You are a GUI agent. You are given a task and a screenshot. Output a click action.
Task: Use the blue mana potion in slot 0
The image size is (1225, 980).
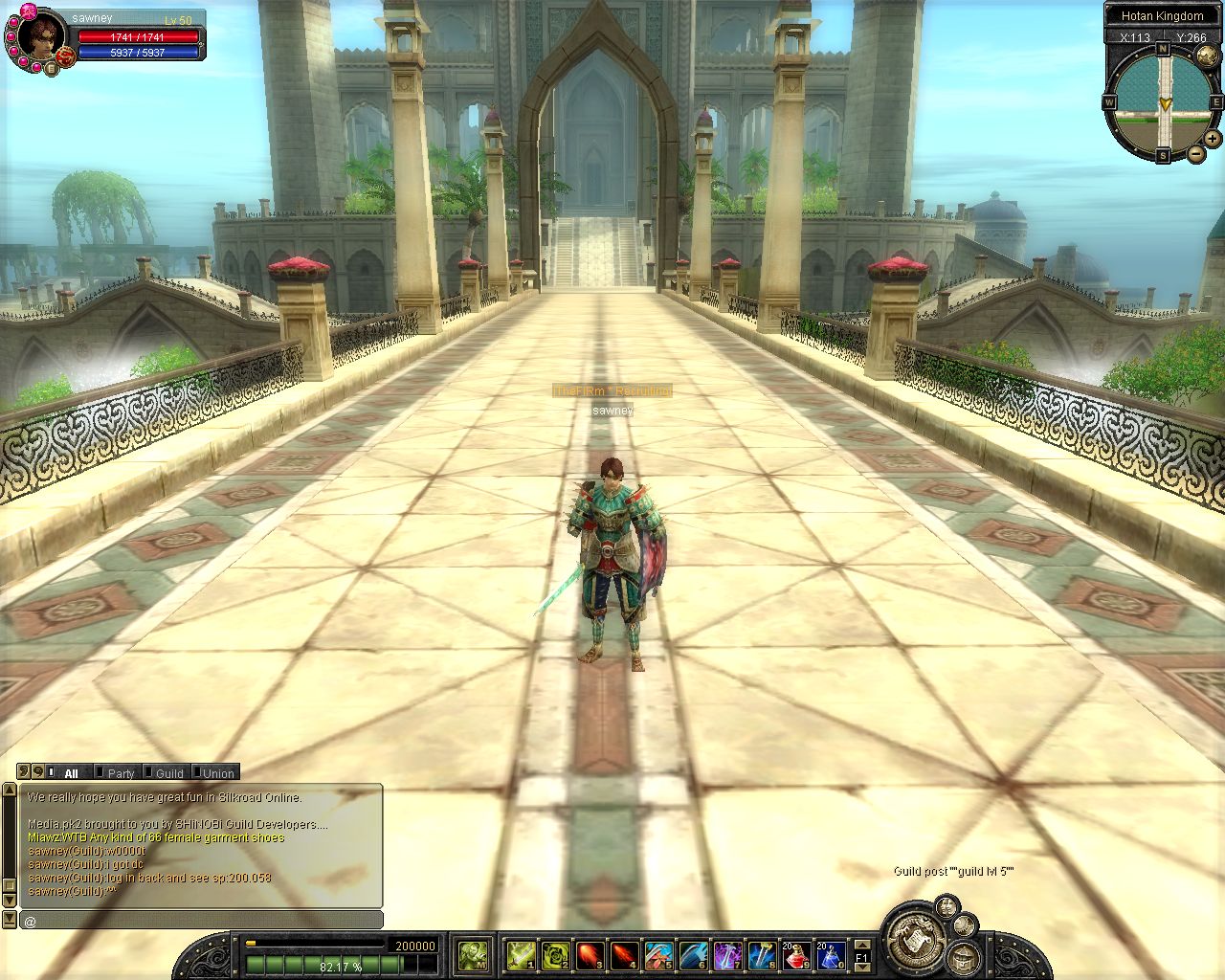[x=831, y=954]
